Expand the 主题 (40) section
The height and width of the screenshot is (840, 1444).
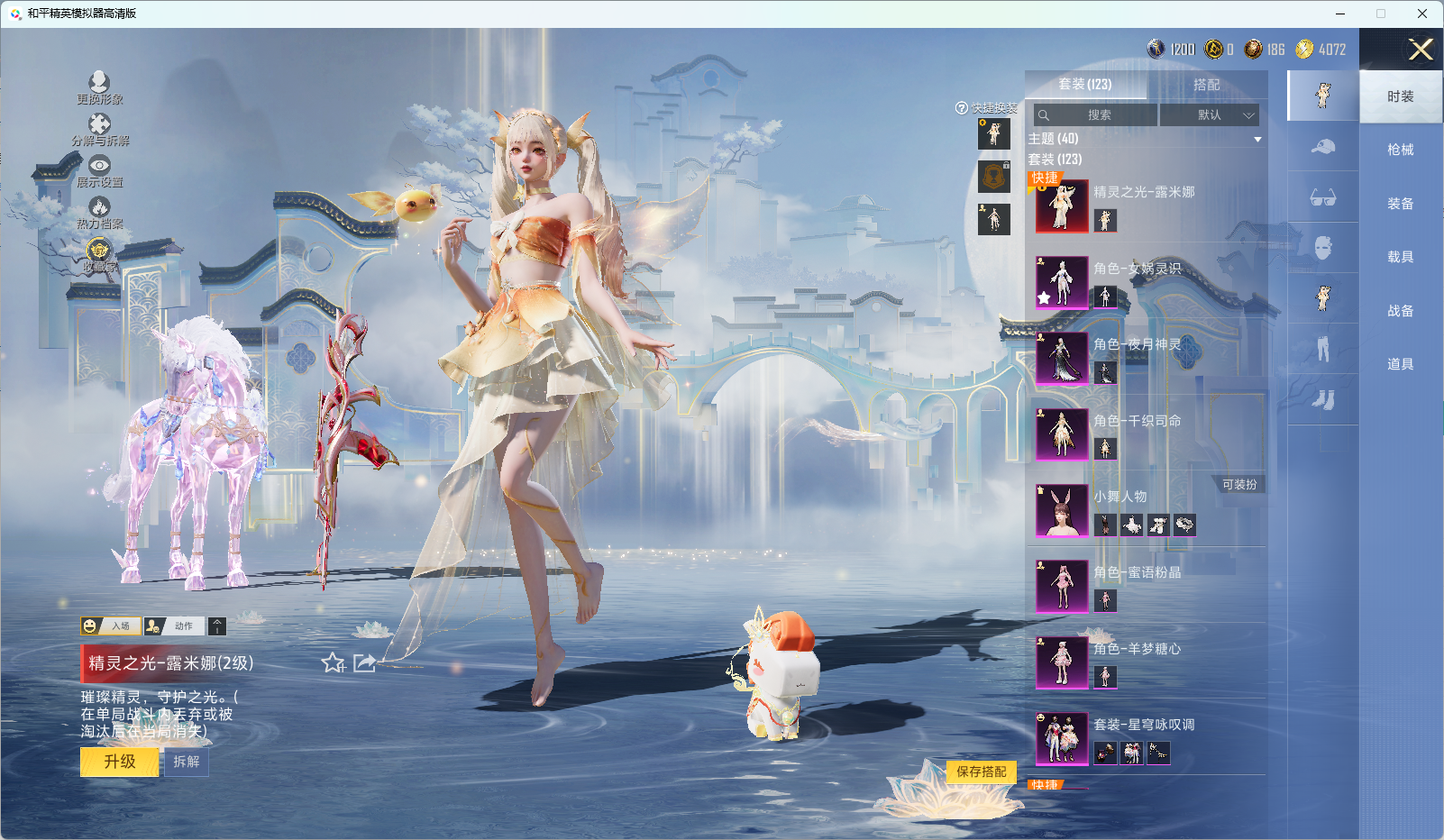tap(1257, 140)
